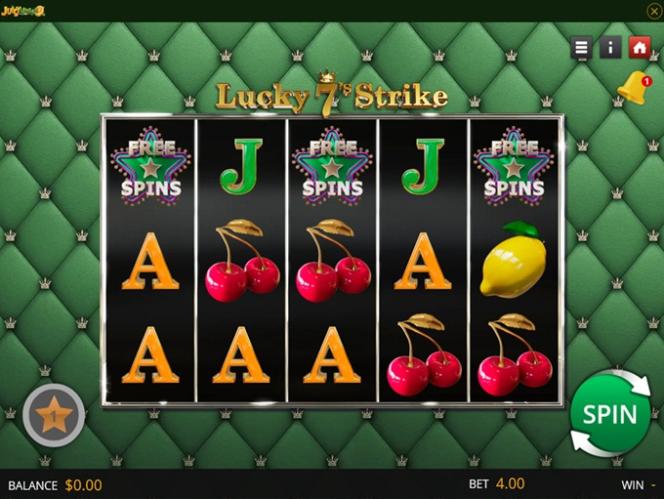The height and width of the screenshot is (499, 664).
Task: Spin the reels with the green SPIN button
Action: click(609, 413)
